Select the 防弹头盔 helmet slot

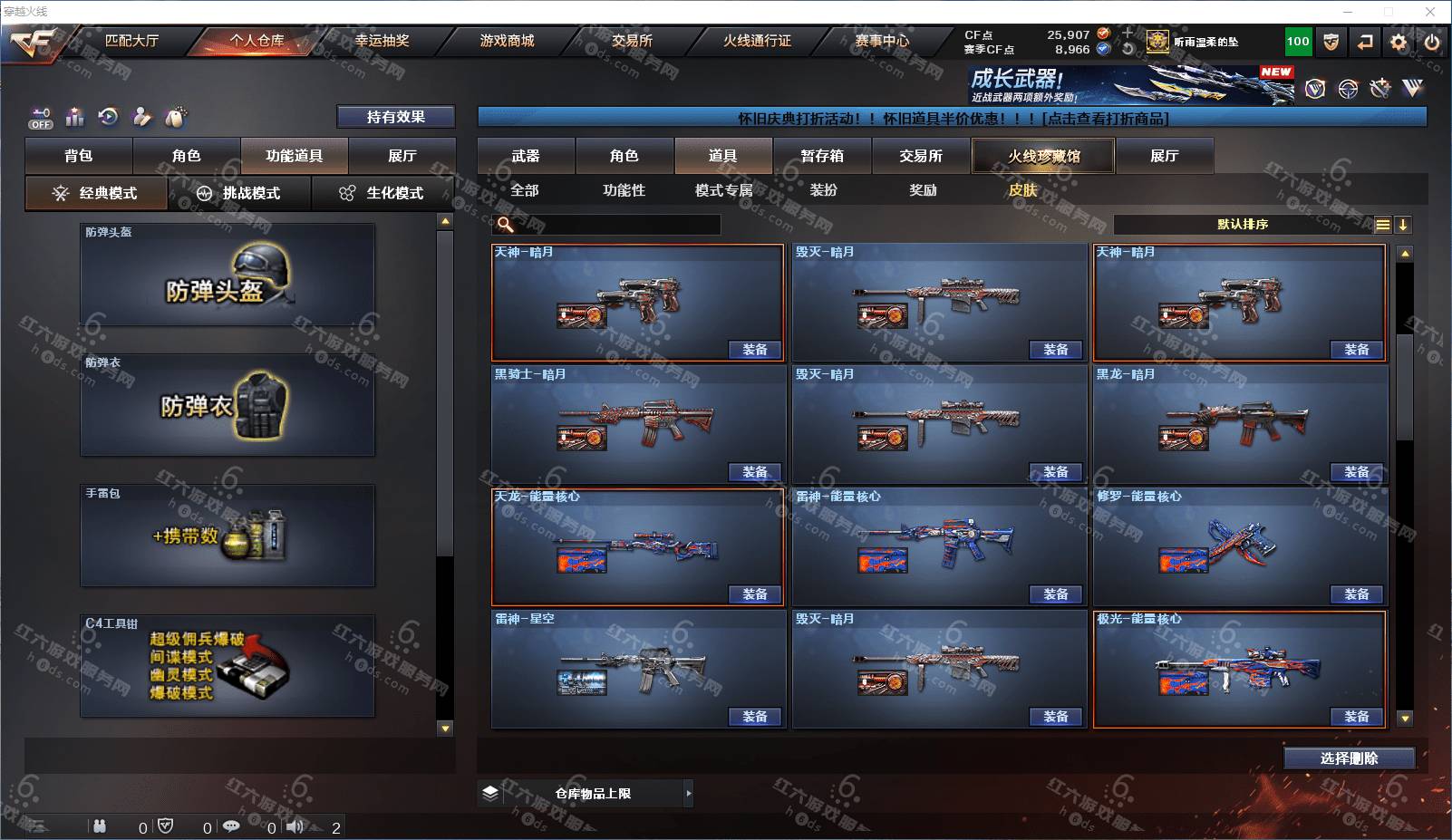(227, 275)
